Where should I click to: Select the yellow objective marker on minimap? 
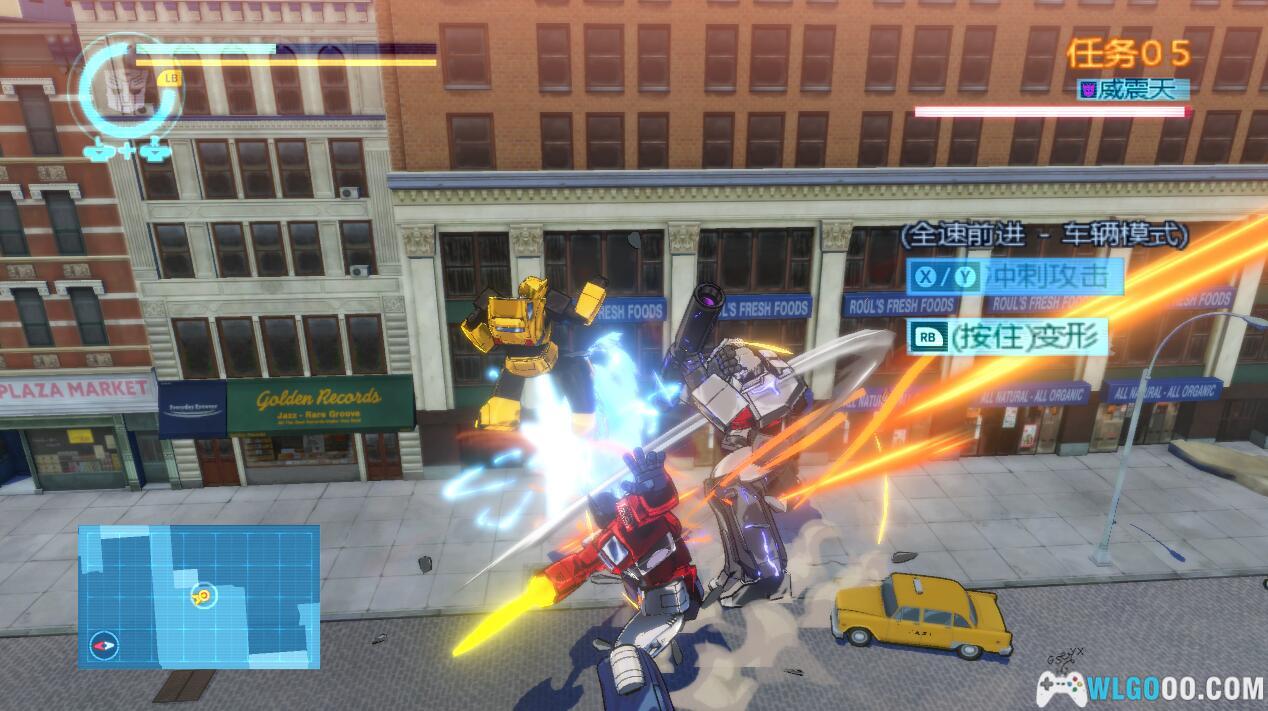(x=203, y=597)
